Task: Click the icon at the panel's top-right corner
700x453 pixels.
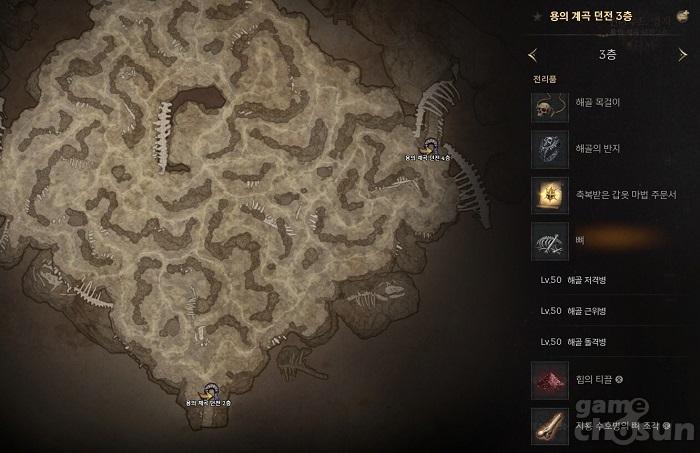Action: tap(683, 17)
